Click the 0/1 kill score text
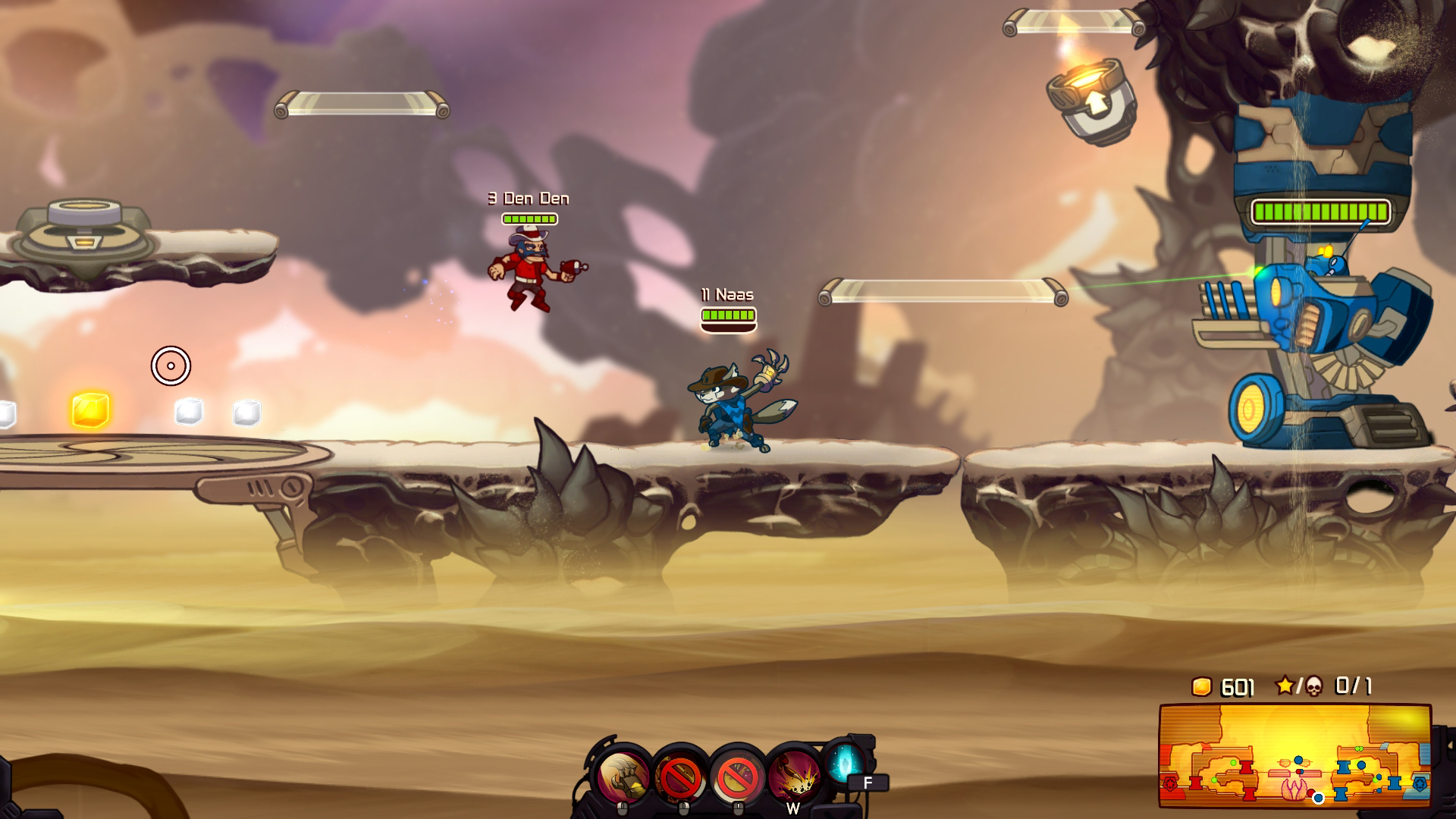 pos(1352,686)
